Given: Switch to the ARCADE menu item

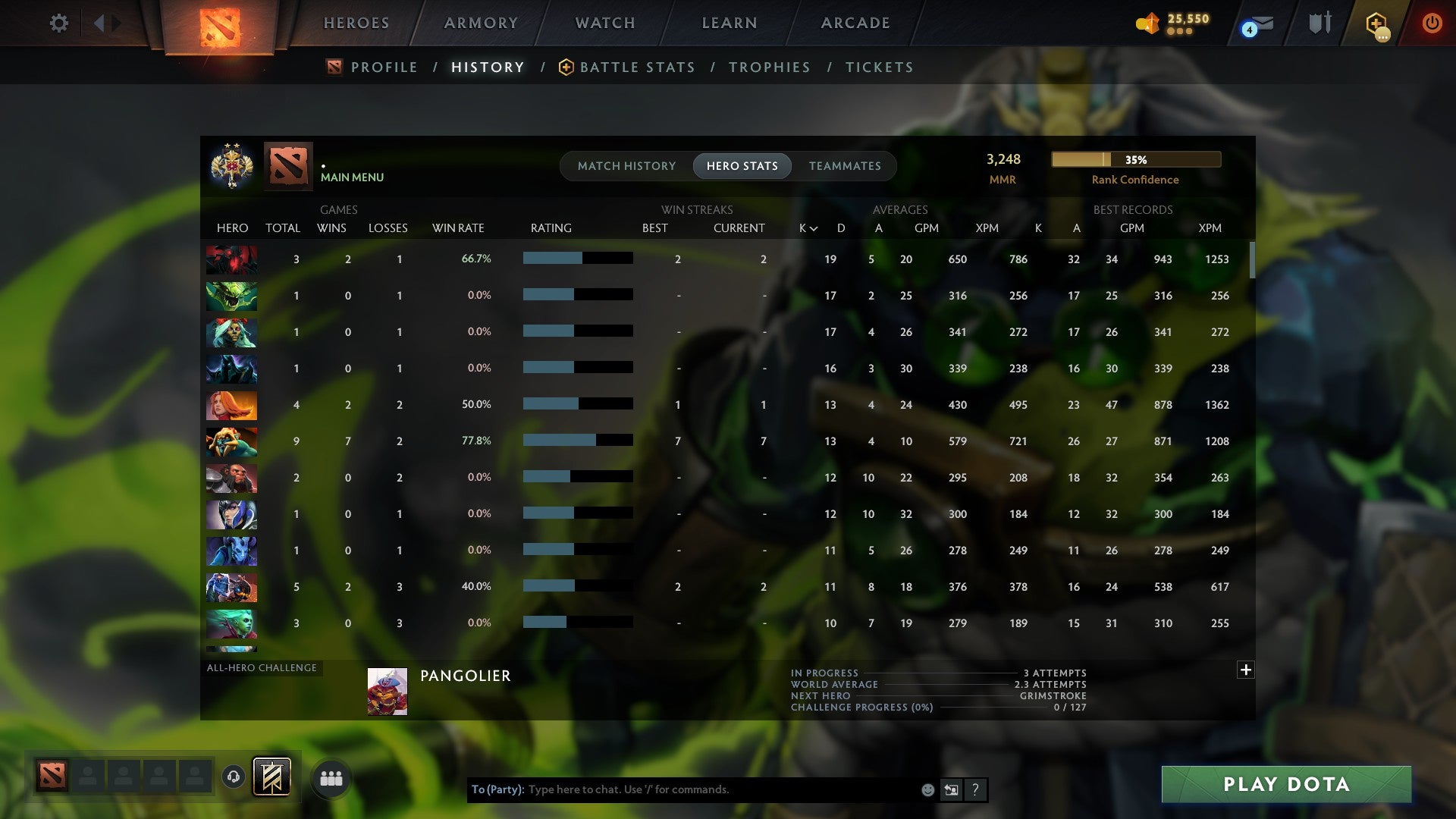Looking at the screenshot, I should tap(855, 23).
